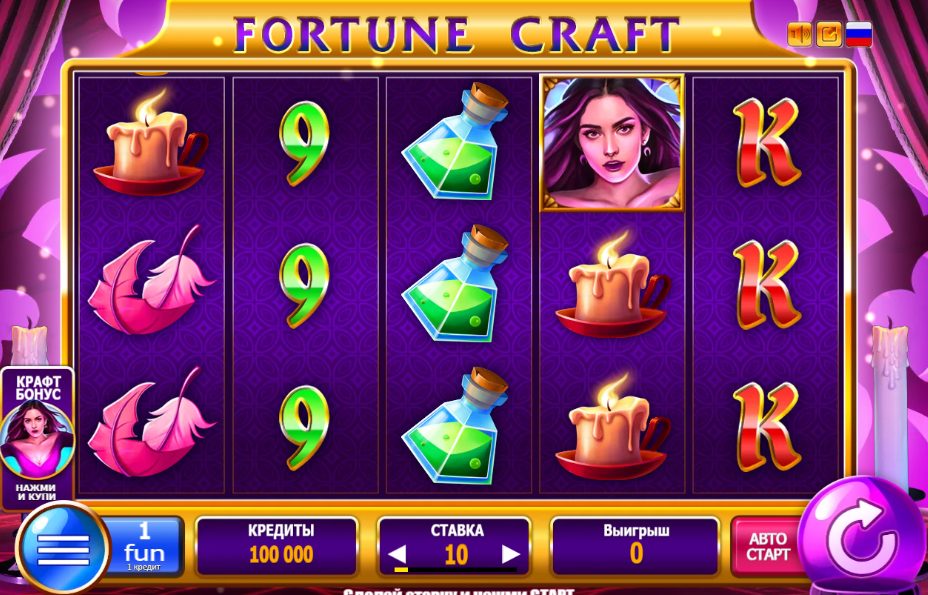
Task: Decrease the Ставка bet with left arrow
Action: click(398, 554)
